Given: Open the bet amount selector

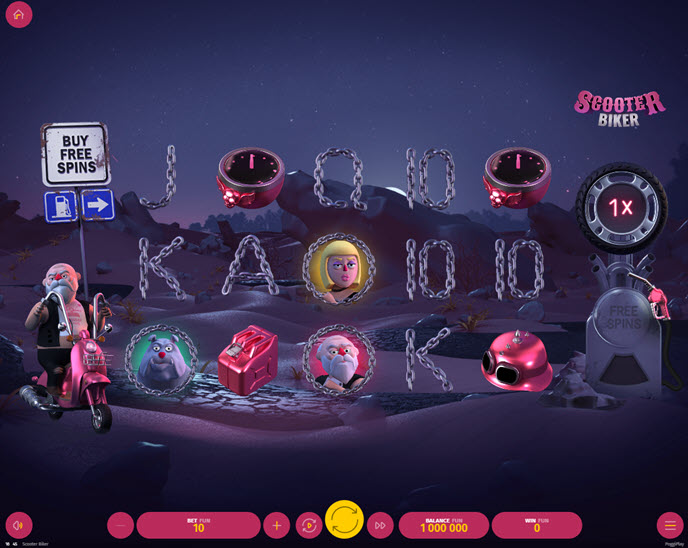Looking at the screenshot, I should pyautogui.click(x=198, y=525).
